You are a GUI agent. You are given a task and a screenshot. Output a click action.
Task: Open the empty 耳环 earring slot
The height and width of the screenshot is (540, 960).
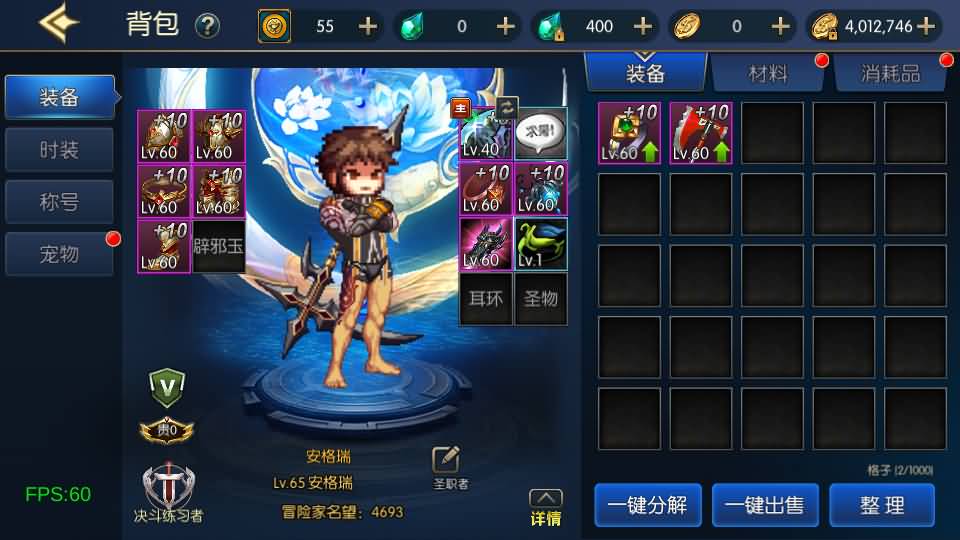coord(486,298)
